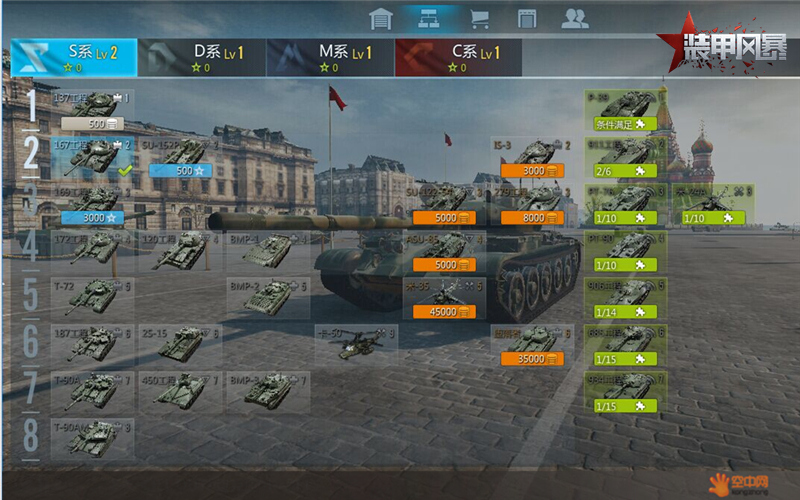Open the shopping cart store
Screen dimensions: 800x500
click(x=479, y=18)
